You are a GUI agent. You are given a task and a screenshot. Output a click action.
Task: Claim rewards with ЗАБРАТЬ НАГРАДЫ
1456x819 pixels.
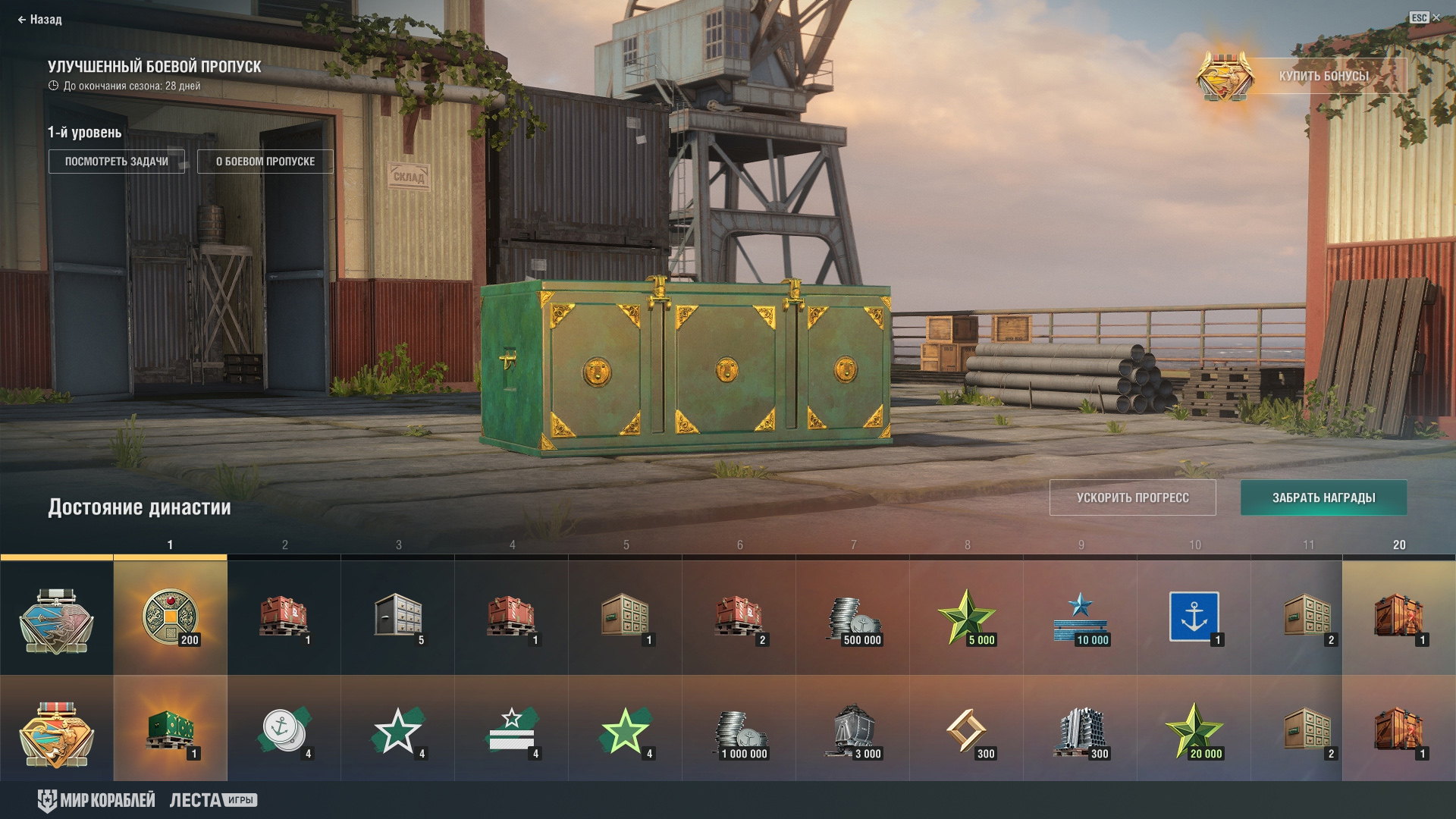pyautogui.click(x=1323, y=497)
